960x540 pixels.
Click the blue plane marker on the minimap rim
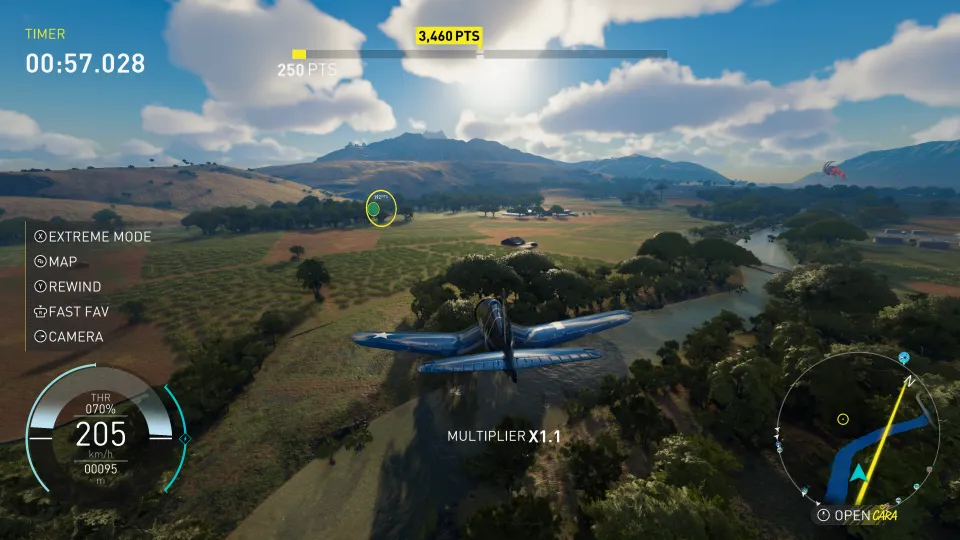[x=904, y=357]
